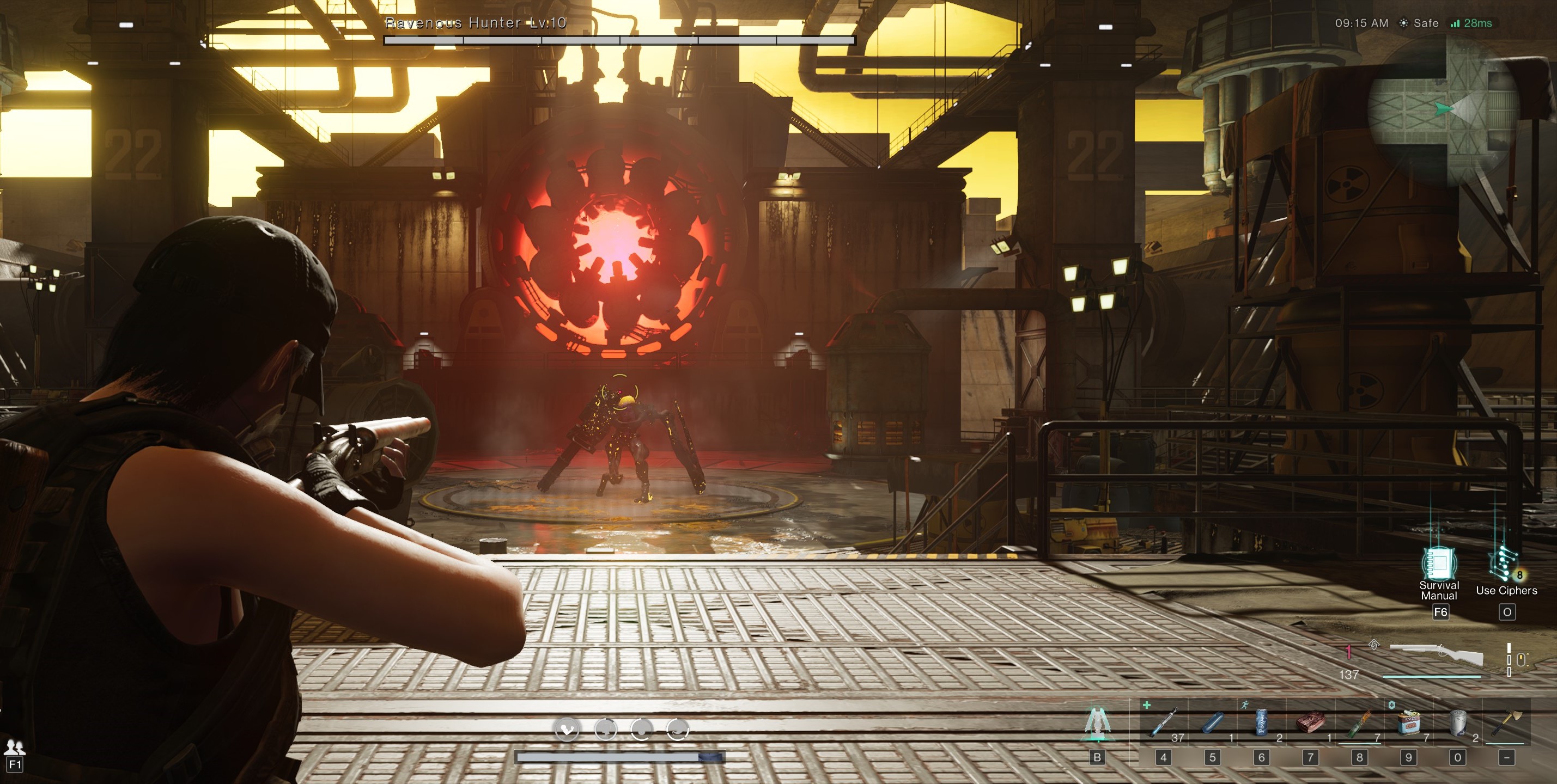Activate the building tower icon

point(1097,724)
